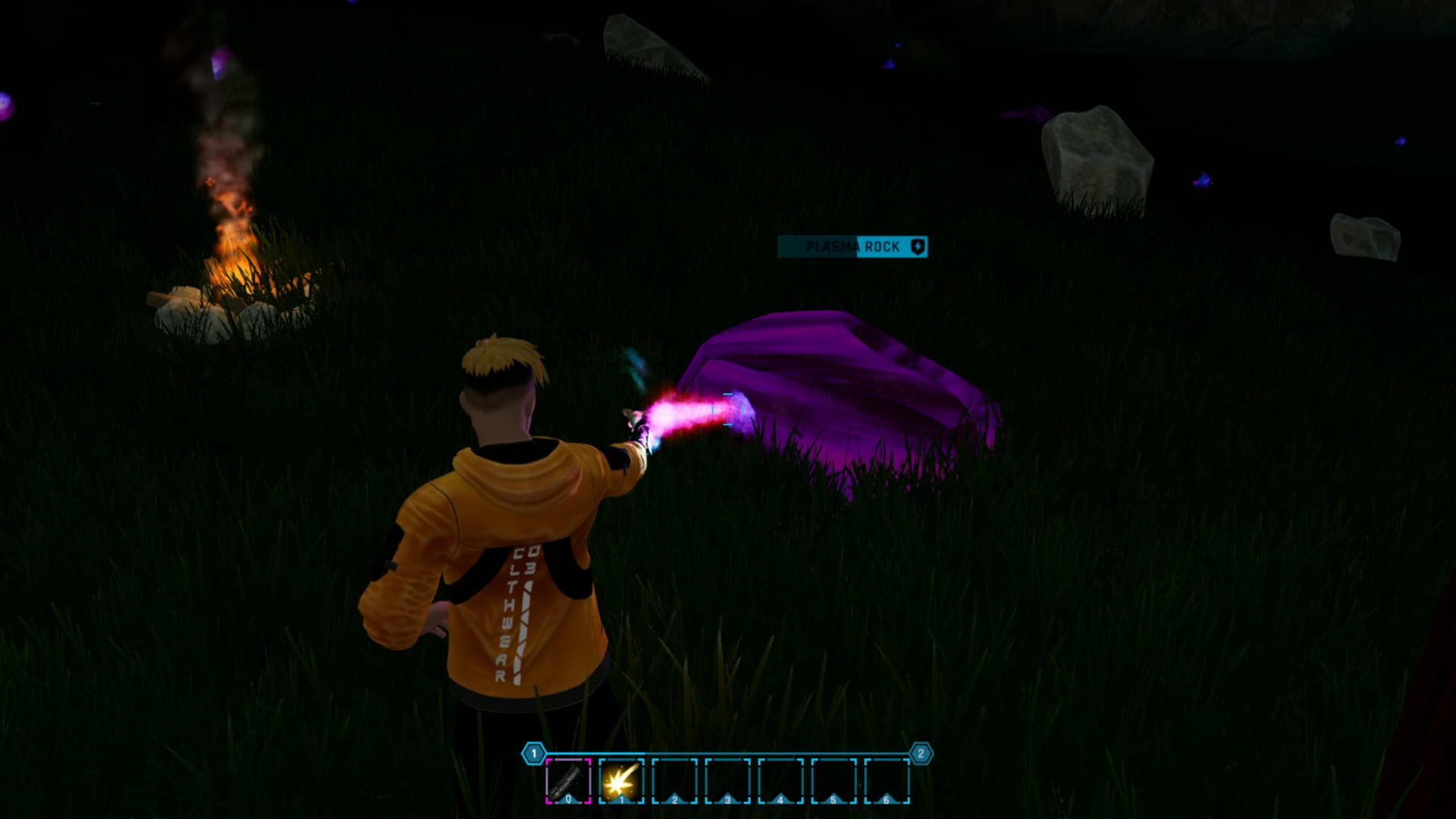Click the empty hotbar slot 3
Viewport: 1456px width, 819px height.
click(x=728, y=783)
